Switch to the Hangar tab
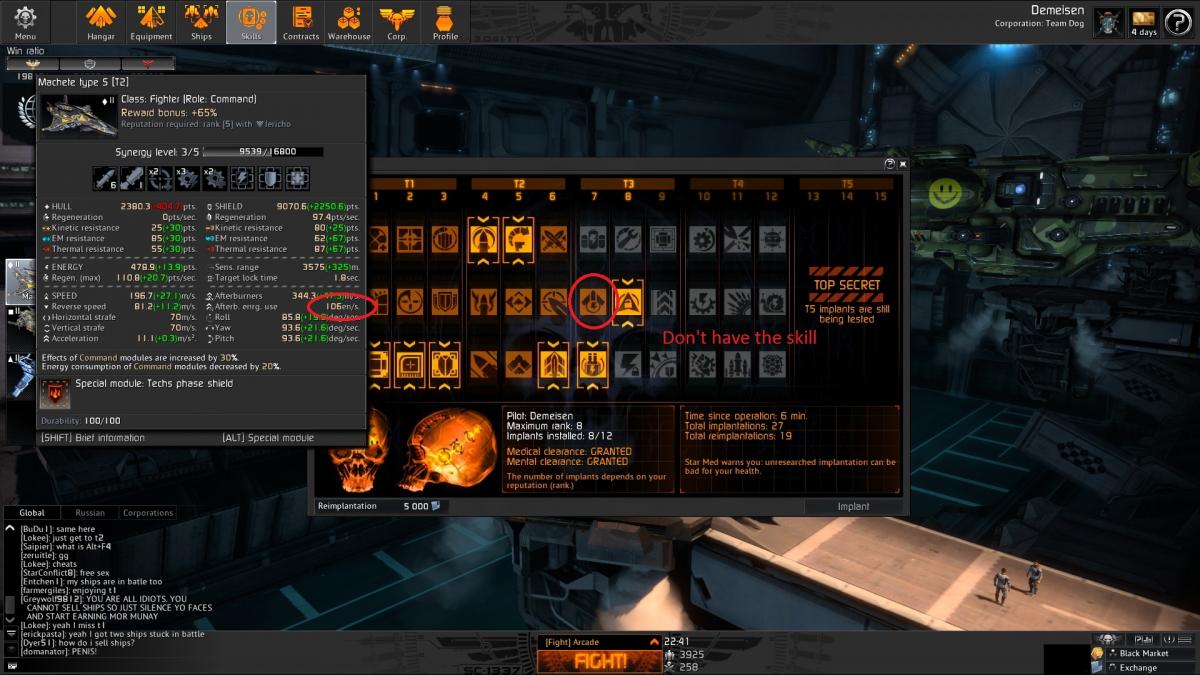This screenshot has height=675, width=1200. click(x=101, y=22)
